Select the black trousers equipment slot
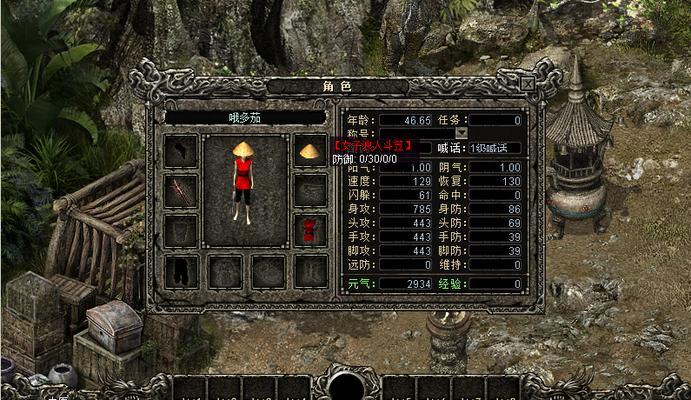This screenshot has height=400, width=691. [181, 270]
